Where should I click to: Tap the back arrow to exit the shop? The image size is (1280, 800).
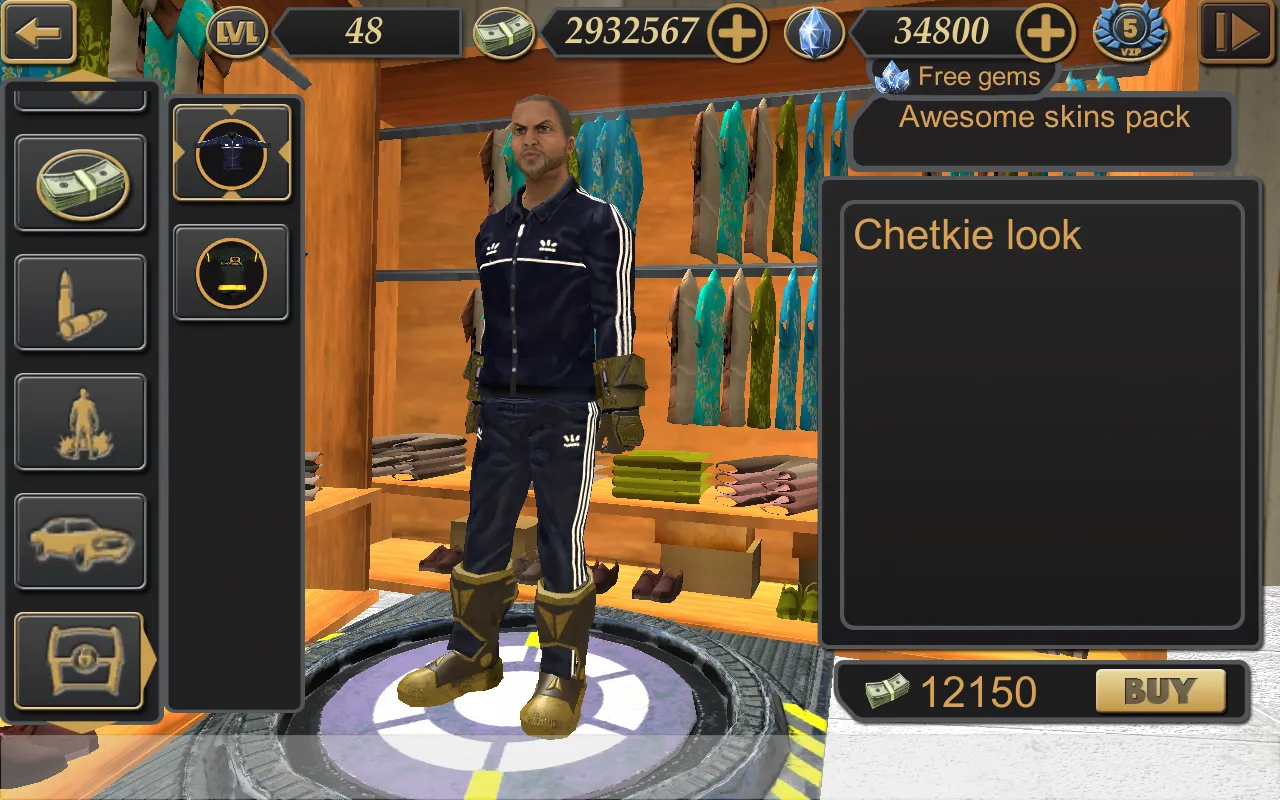(x=39, y=33)
